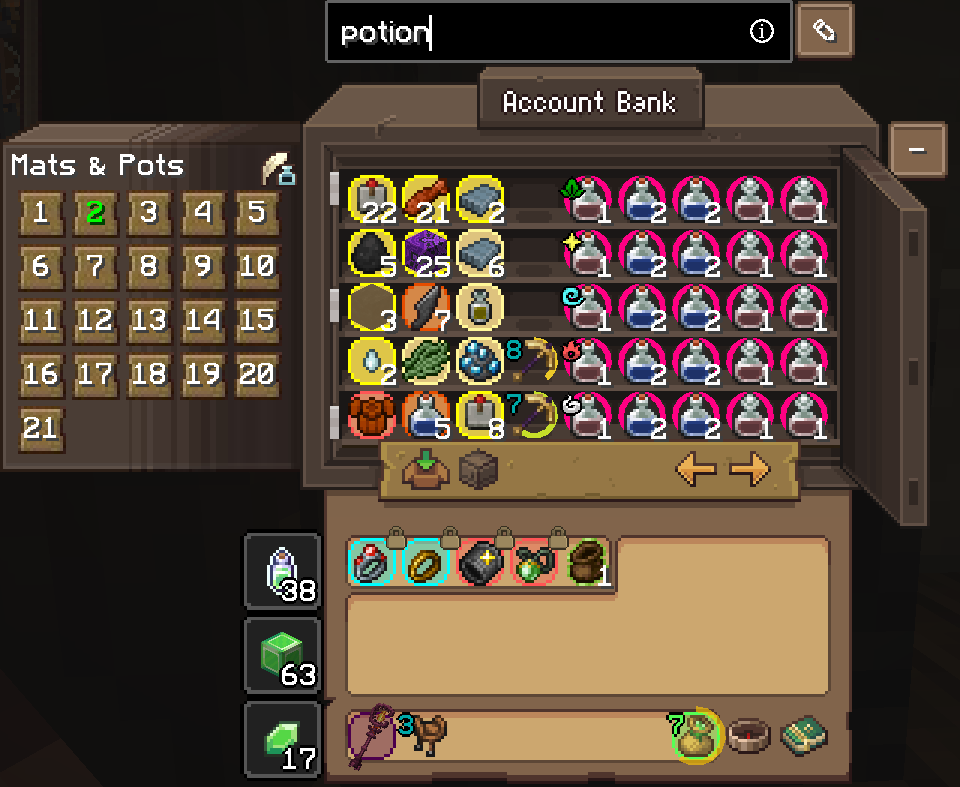Select the golden ring in the inventory
The height and width of the screenshot is (787, 960).
coord(427,564)
